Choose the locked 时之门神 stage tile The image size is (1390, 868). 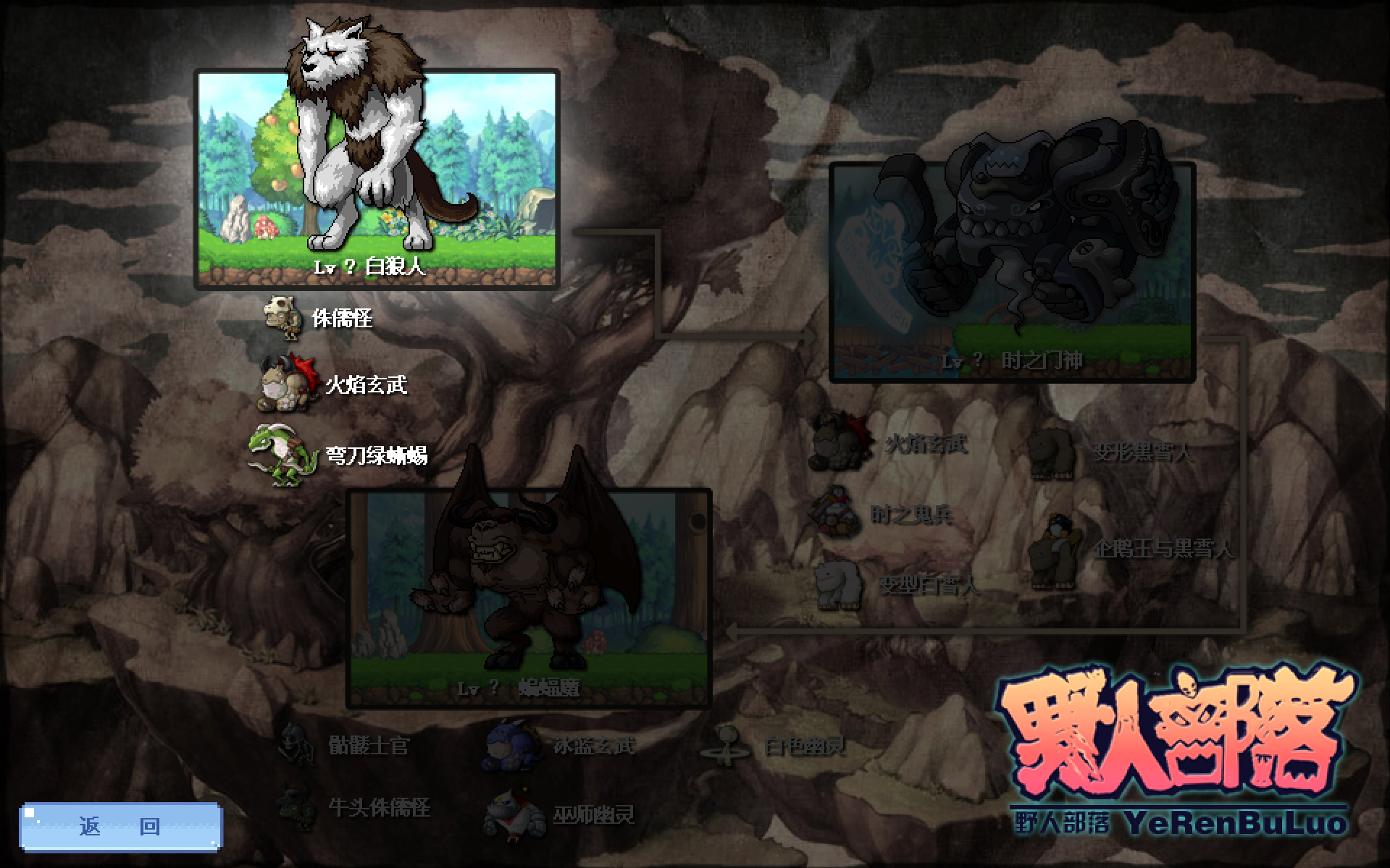click(x=1012, y=271)
